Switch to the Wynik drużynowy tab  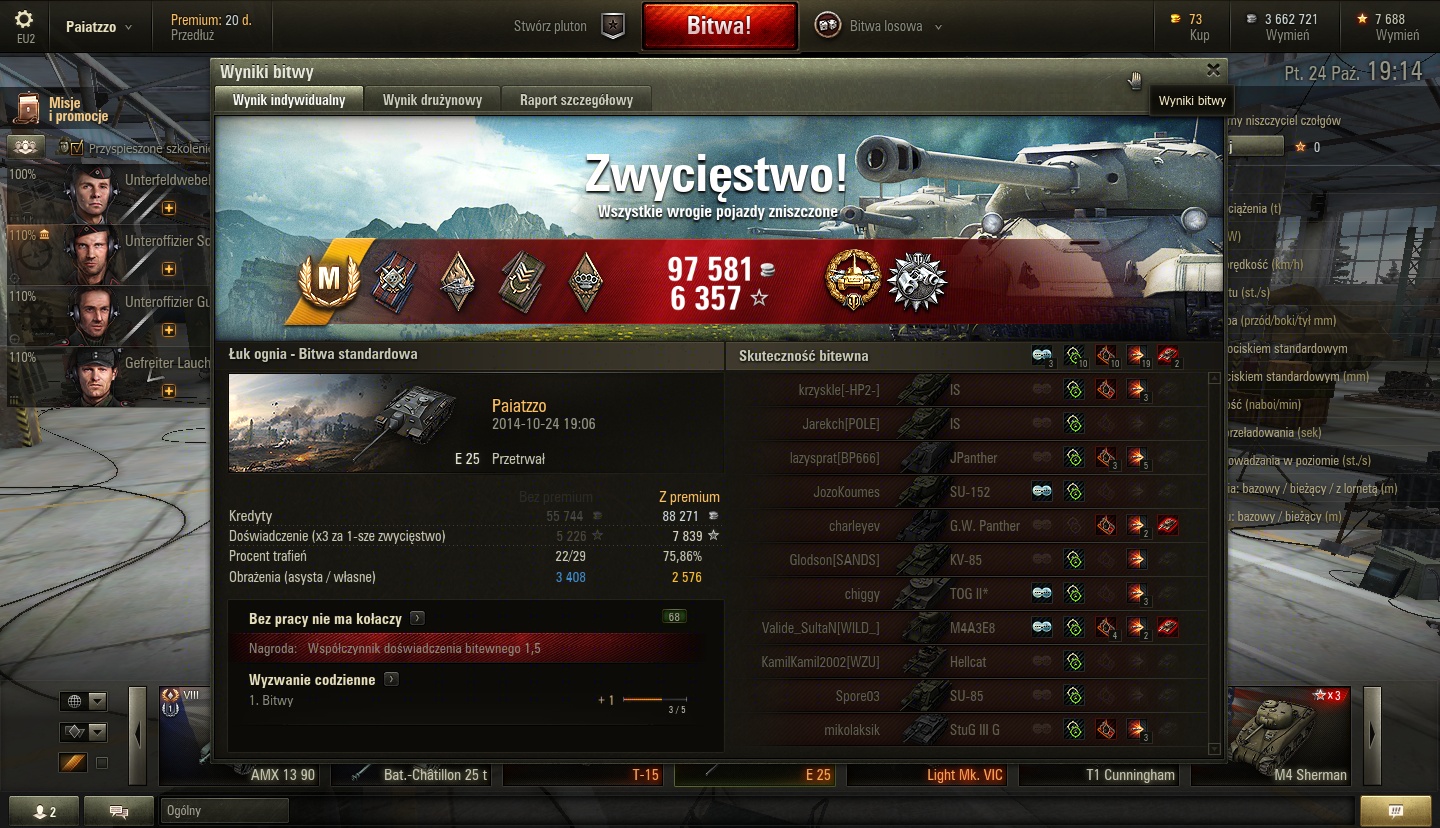click(x=432, y=100)
